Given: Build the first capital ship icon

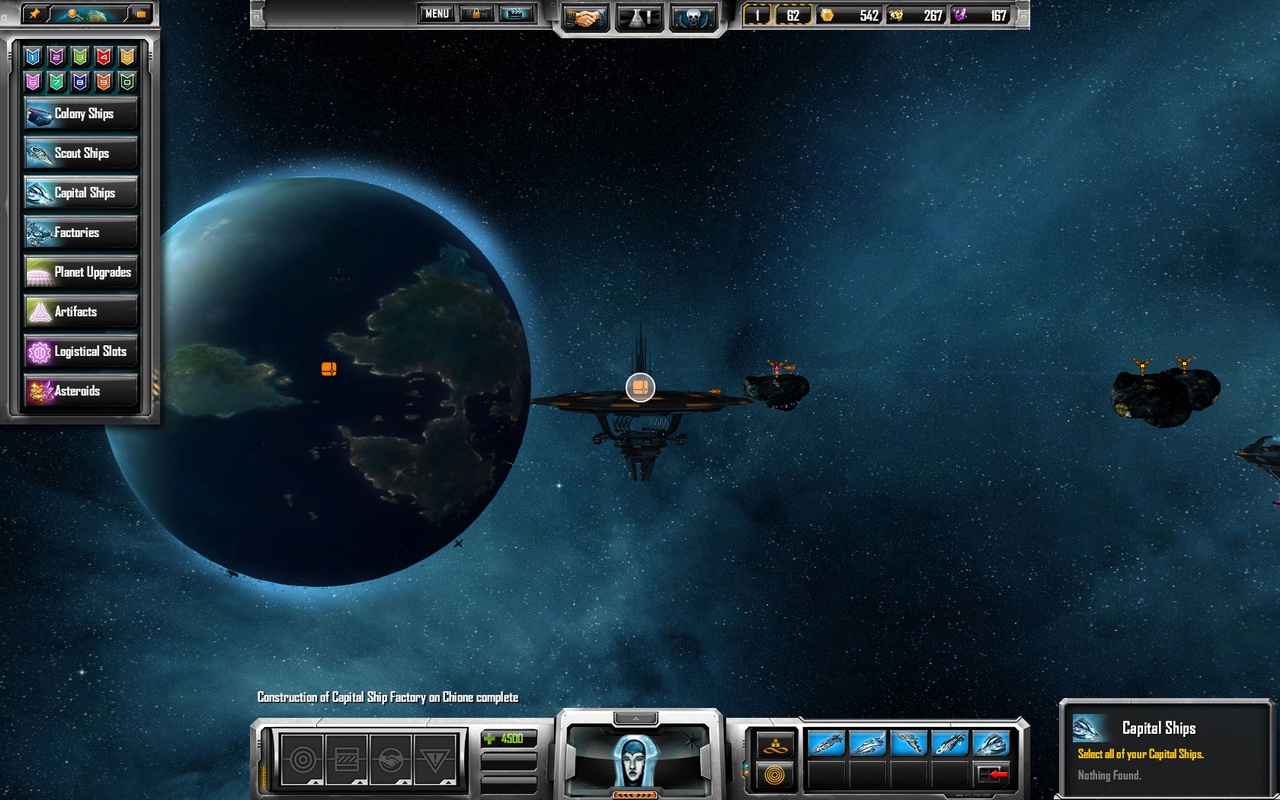Looking at the screenshot, I should tap(826, 743).
